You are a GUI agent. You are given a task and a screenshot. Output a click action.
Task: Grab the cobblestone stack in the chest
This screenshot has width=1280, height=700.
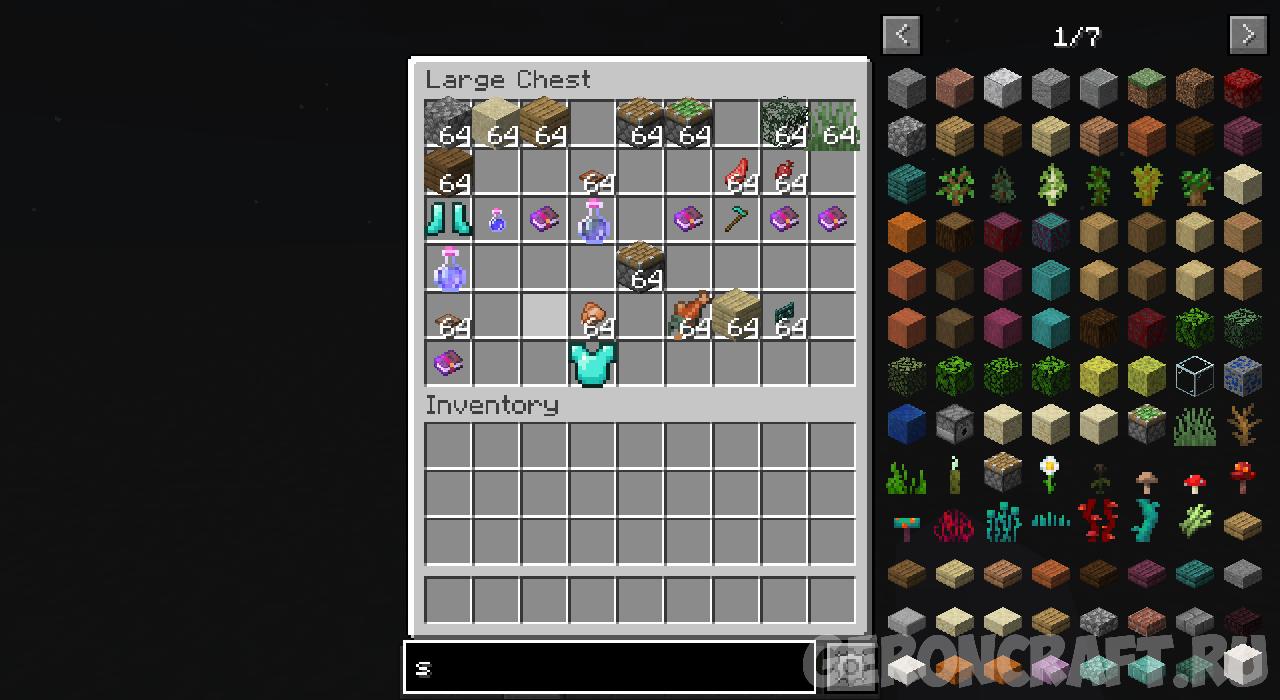[x=447, y=123]
